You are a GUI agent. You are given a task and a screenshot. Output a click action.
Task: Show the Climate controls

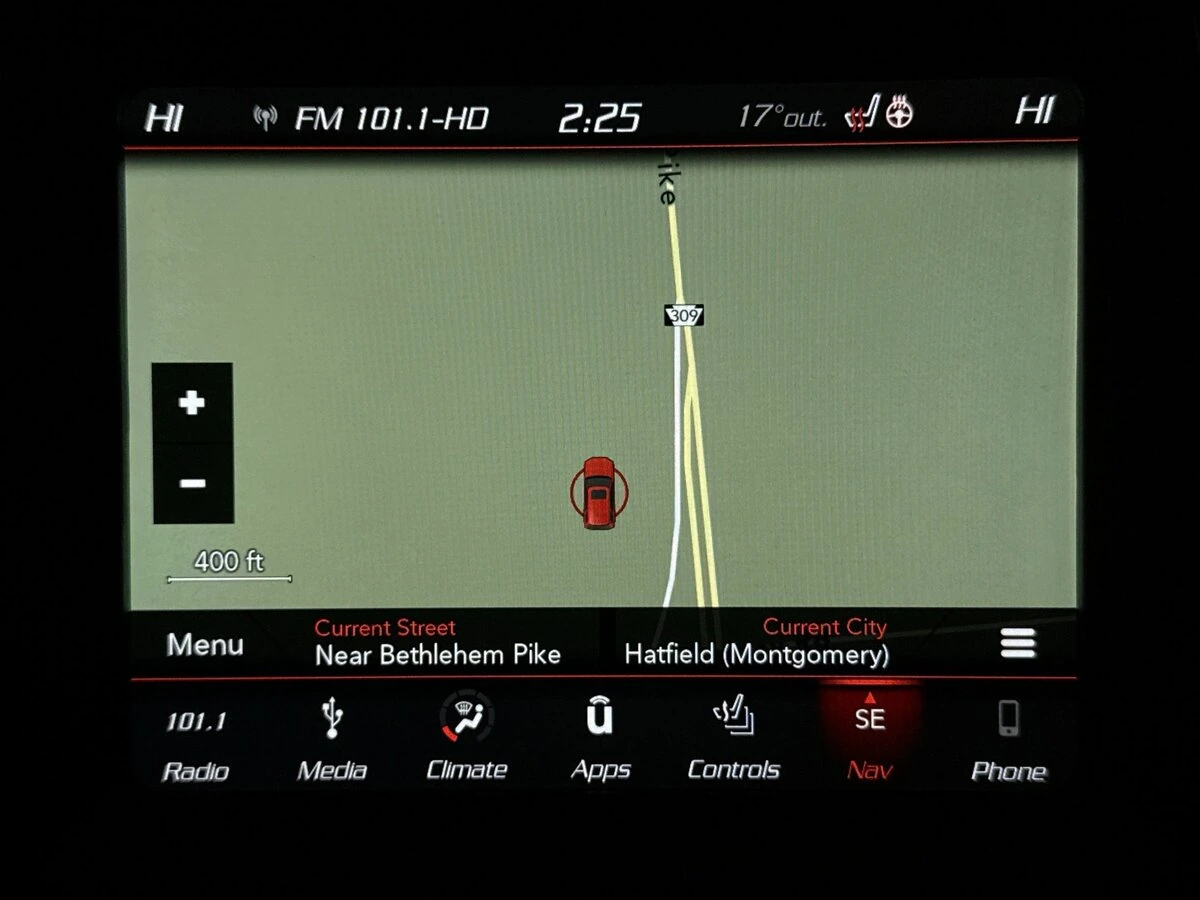pos(466,743)
